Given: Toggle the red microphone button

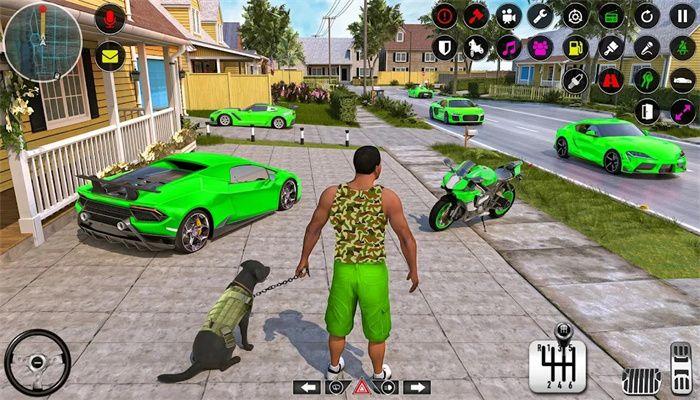Looking at the screenshot, I should tap(110, 18).
